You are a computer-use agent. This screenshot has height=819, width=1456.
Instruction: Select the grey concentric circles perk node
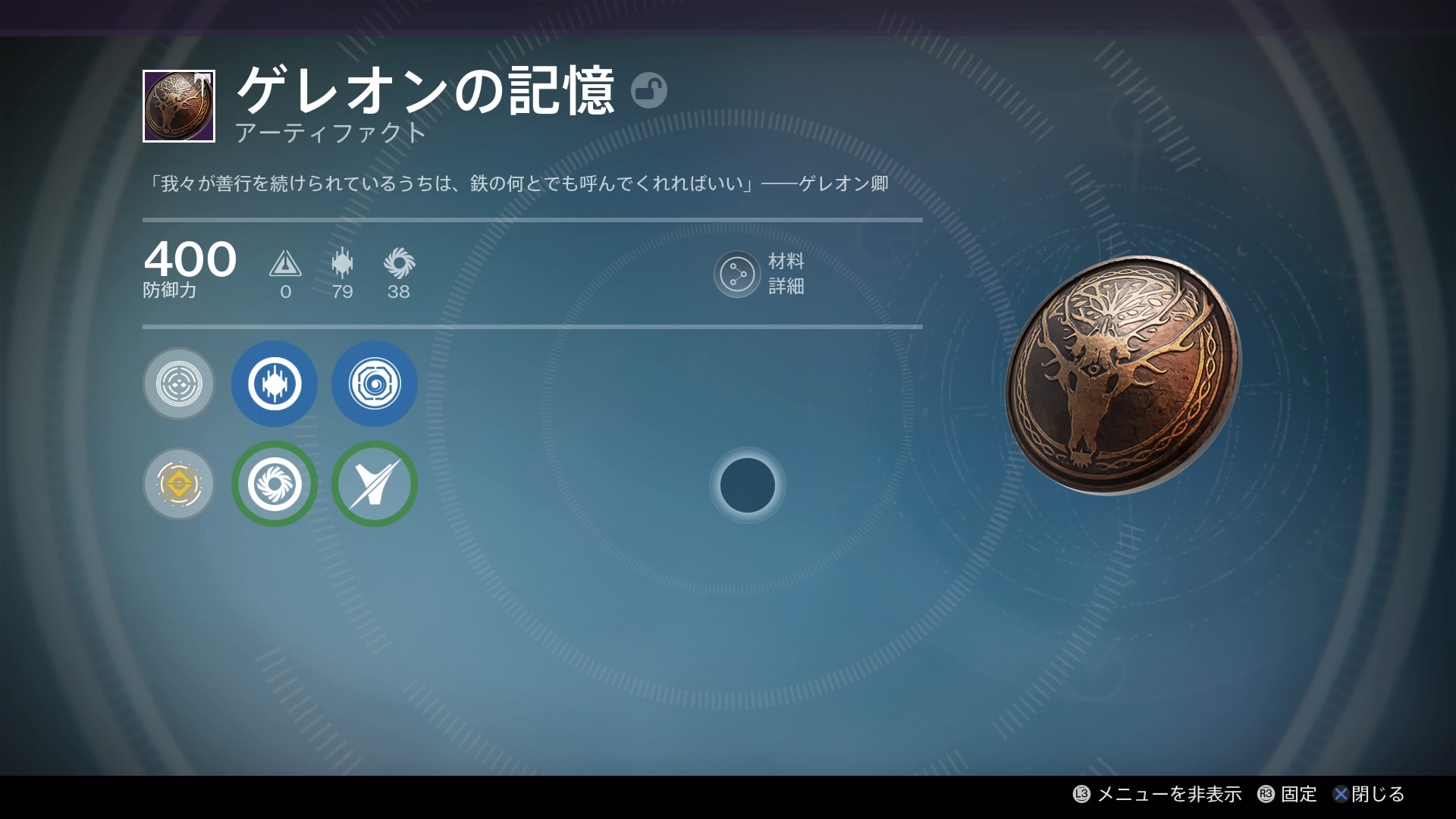179,384
